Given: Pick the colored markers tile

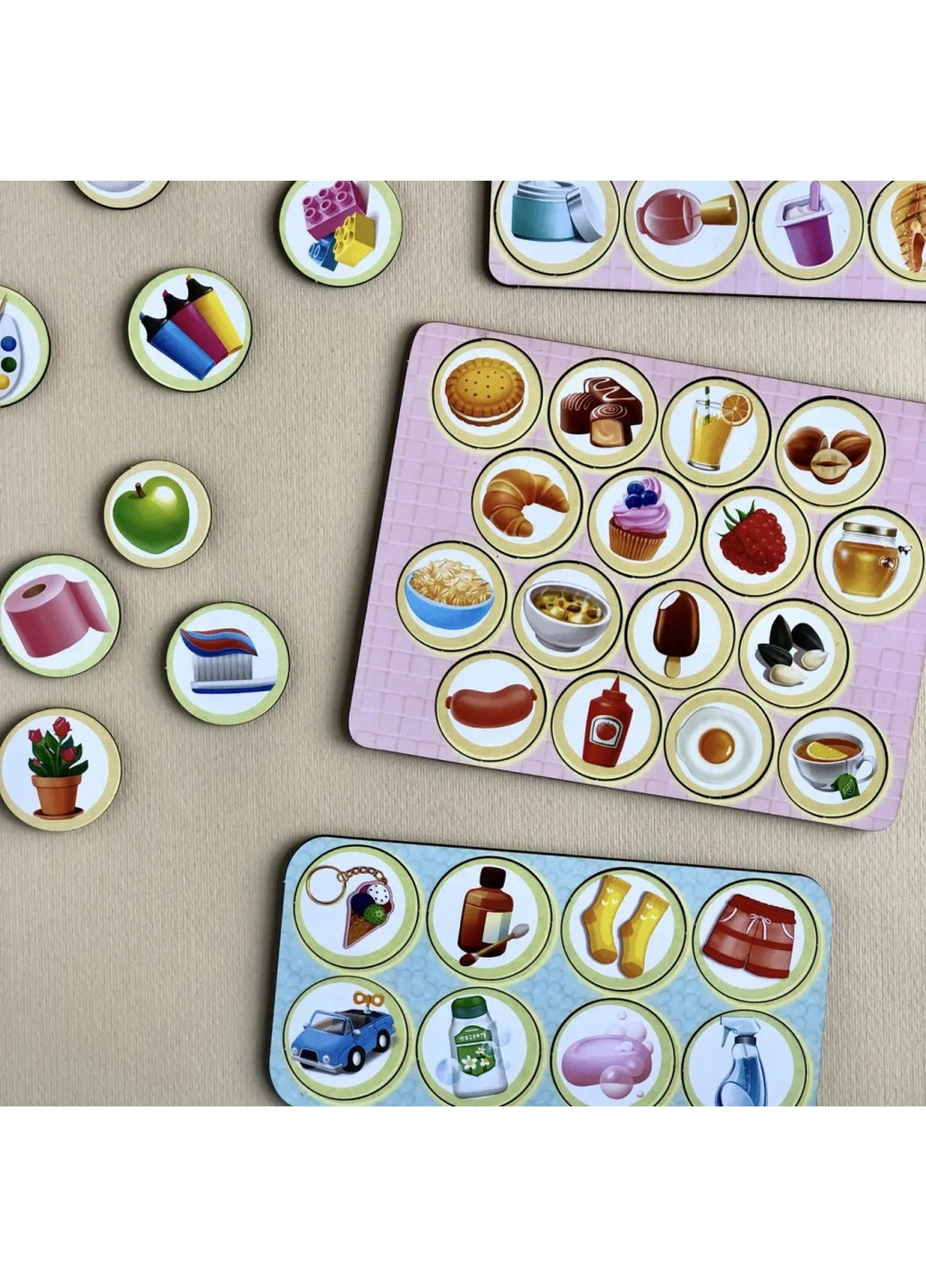Looking at the screenshot, I should coord(189,329).
